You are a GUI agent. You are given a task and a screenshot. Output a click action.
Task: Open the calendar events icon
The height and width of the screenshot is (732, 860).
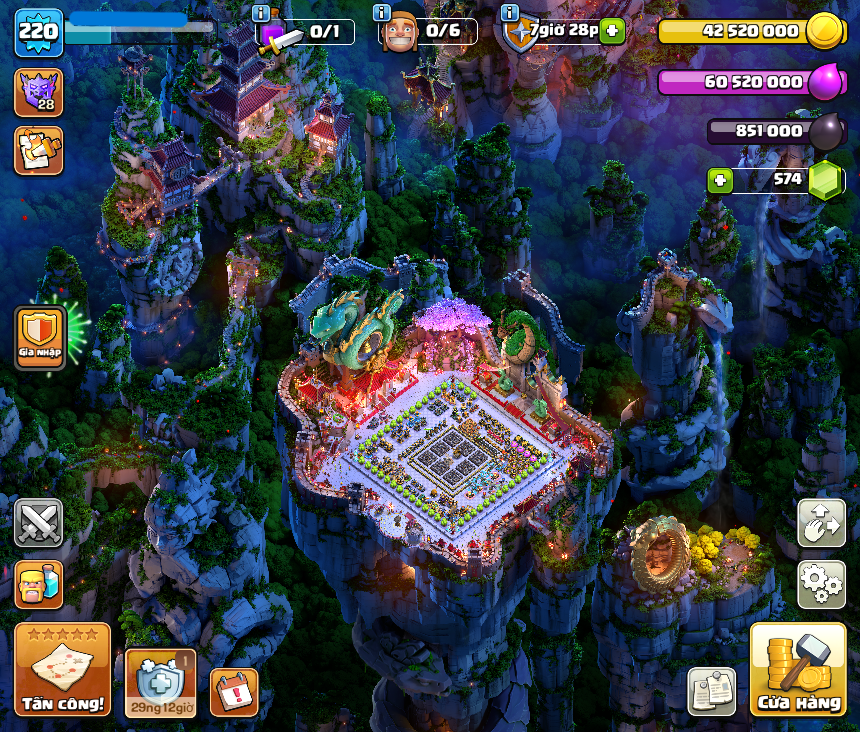(234, 692)
